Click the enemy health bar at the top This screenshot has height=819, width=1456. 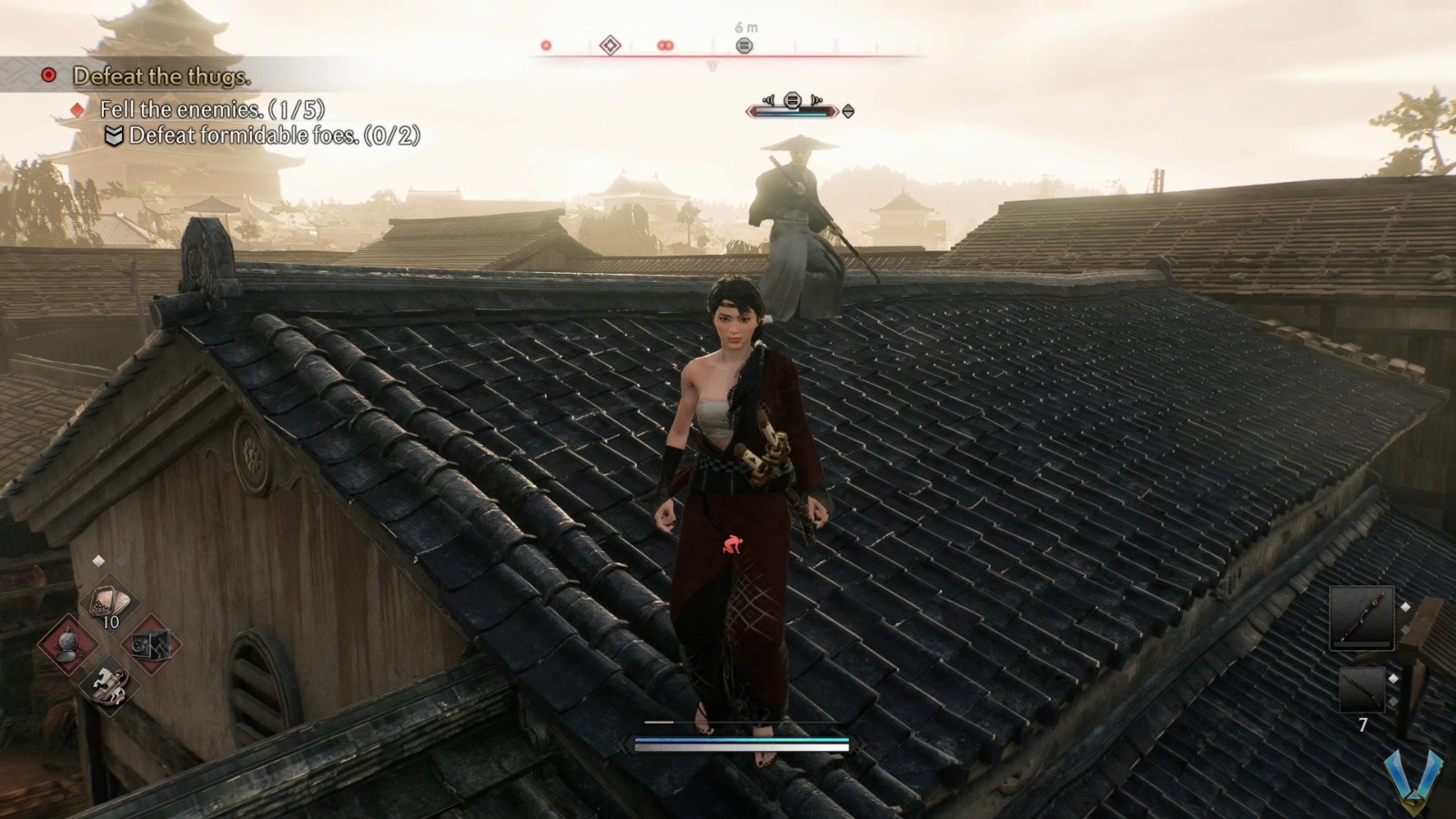point(792,111)
